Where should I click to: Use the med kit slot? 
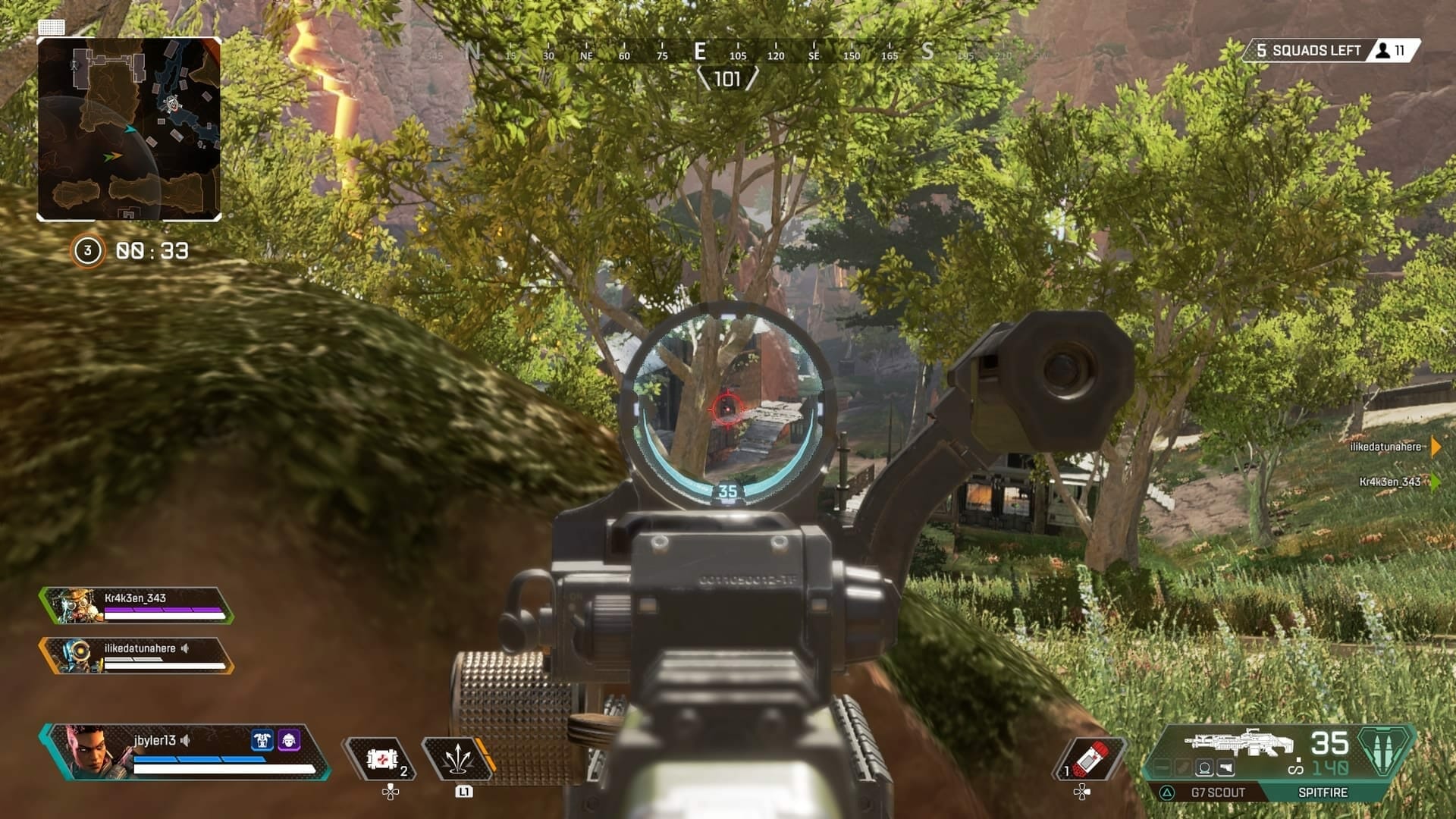click(x=381, y=758)
